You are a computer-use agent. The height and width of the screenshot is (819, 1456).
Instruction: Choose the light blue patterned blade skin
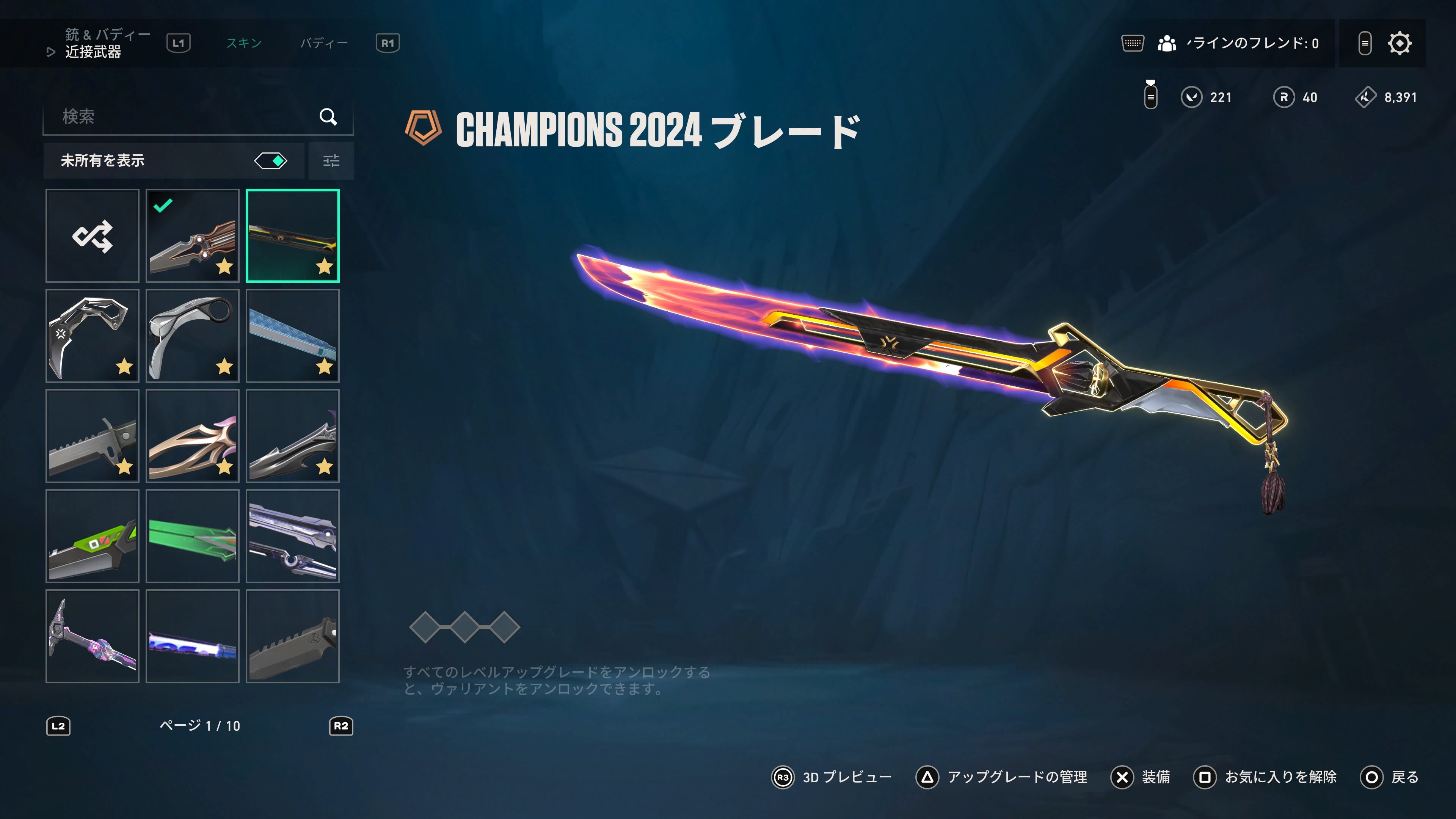pyautogui.click(x=292, y=336)
